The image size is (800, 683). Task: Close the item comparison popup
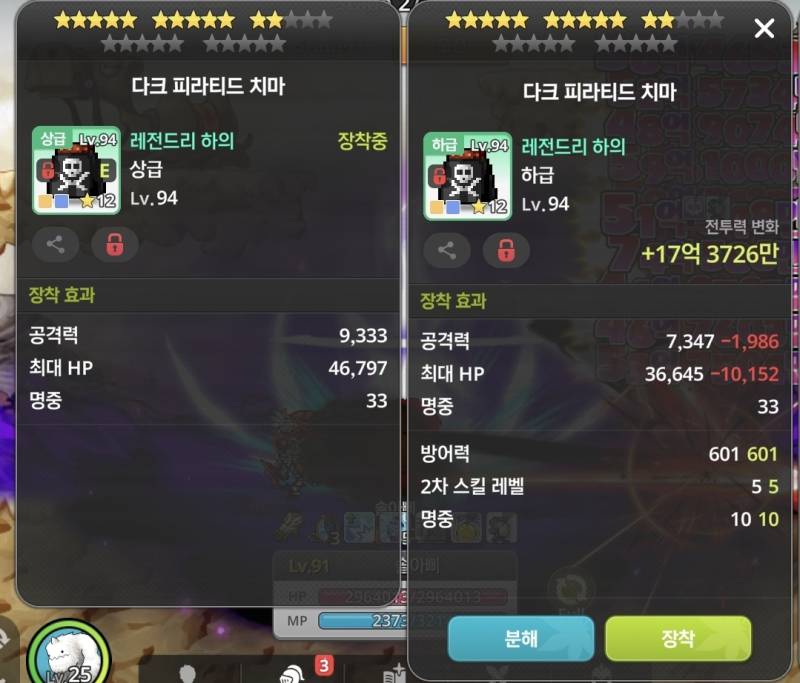coord(764,29)
